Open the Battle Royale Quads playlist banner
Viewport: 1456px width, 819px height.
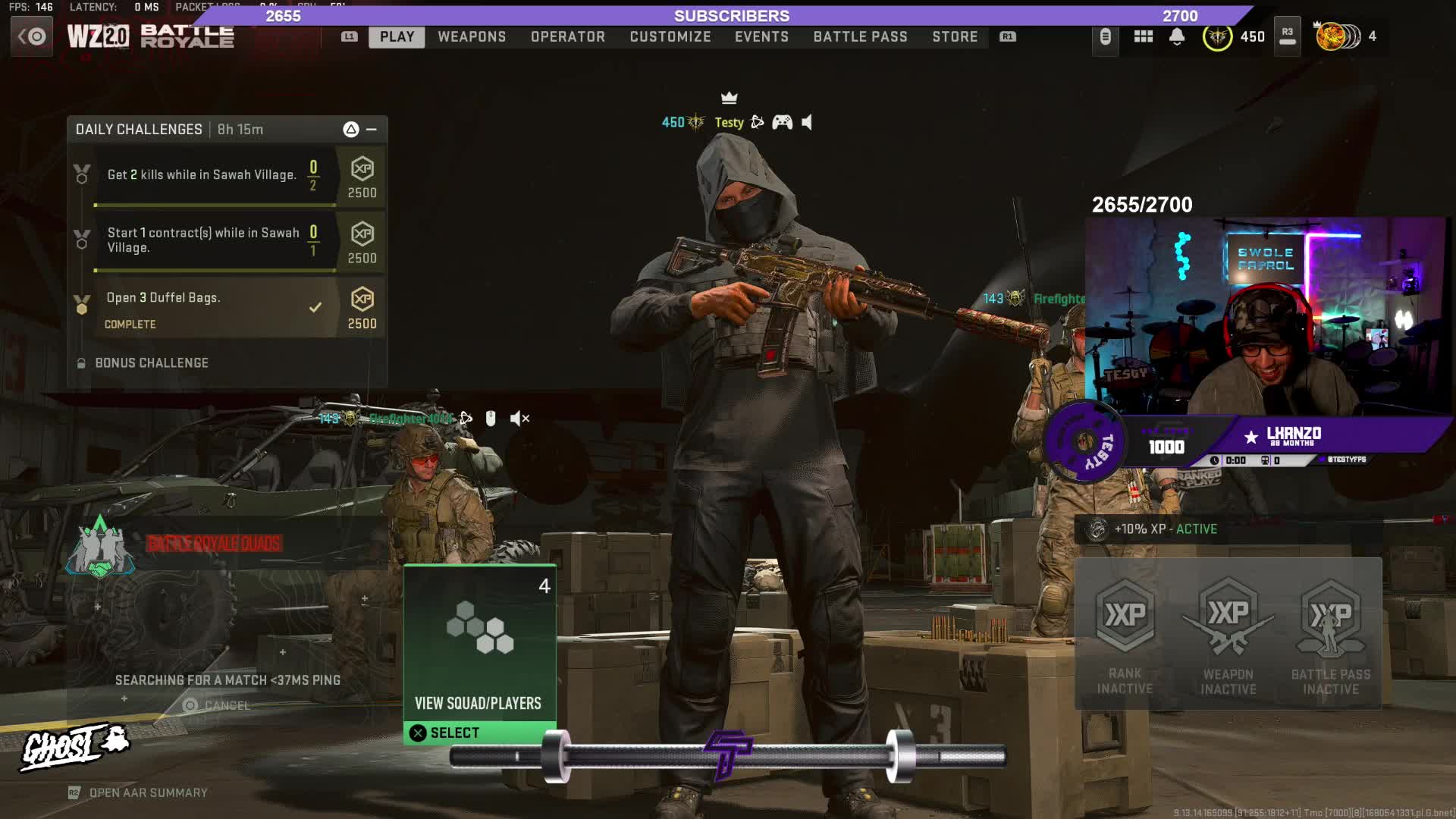212,543
